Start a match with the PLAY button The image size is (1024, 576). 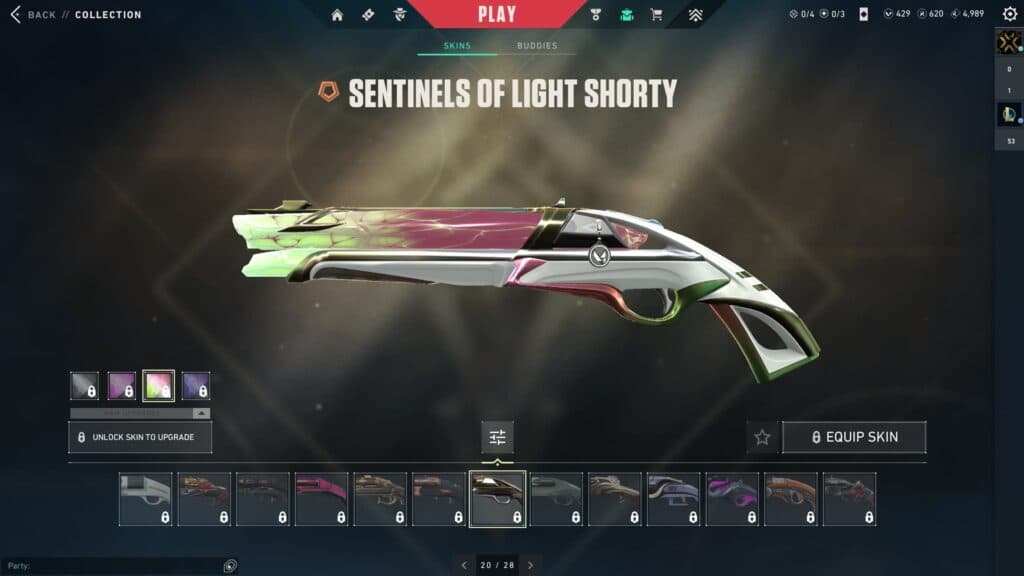click(497, 14)
